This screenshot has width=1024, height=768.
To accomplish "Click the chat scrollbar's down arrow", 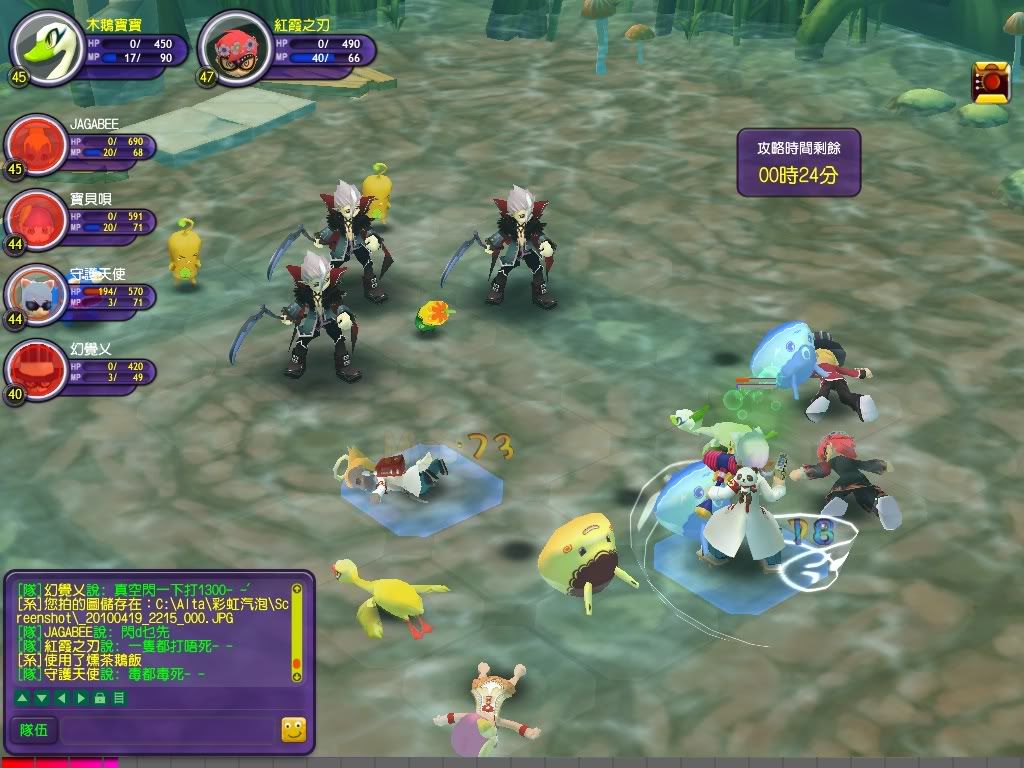I will click(296, 677).
